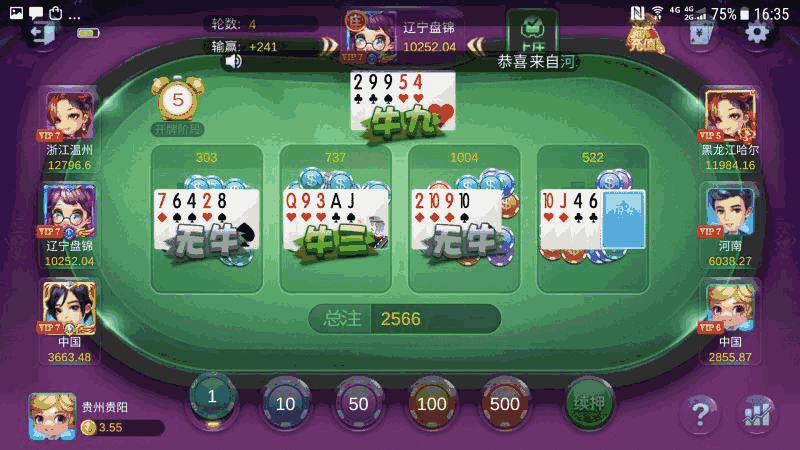Leave the table with the exit arrow
The height and width of the screenshot is (450, 800).
(41, 32)
